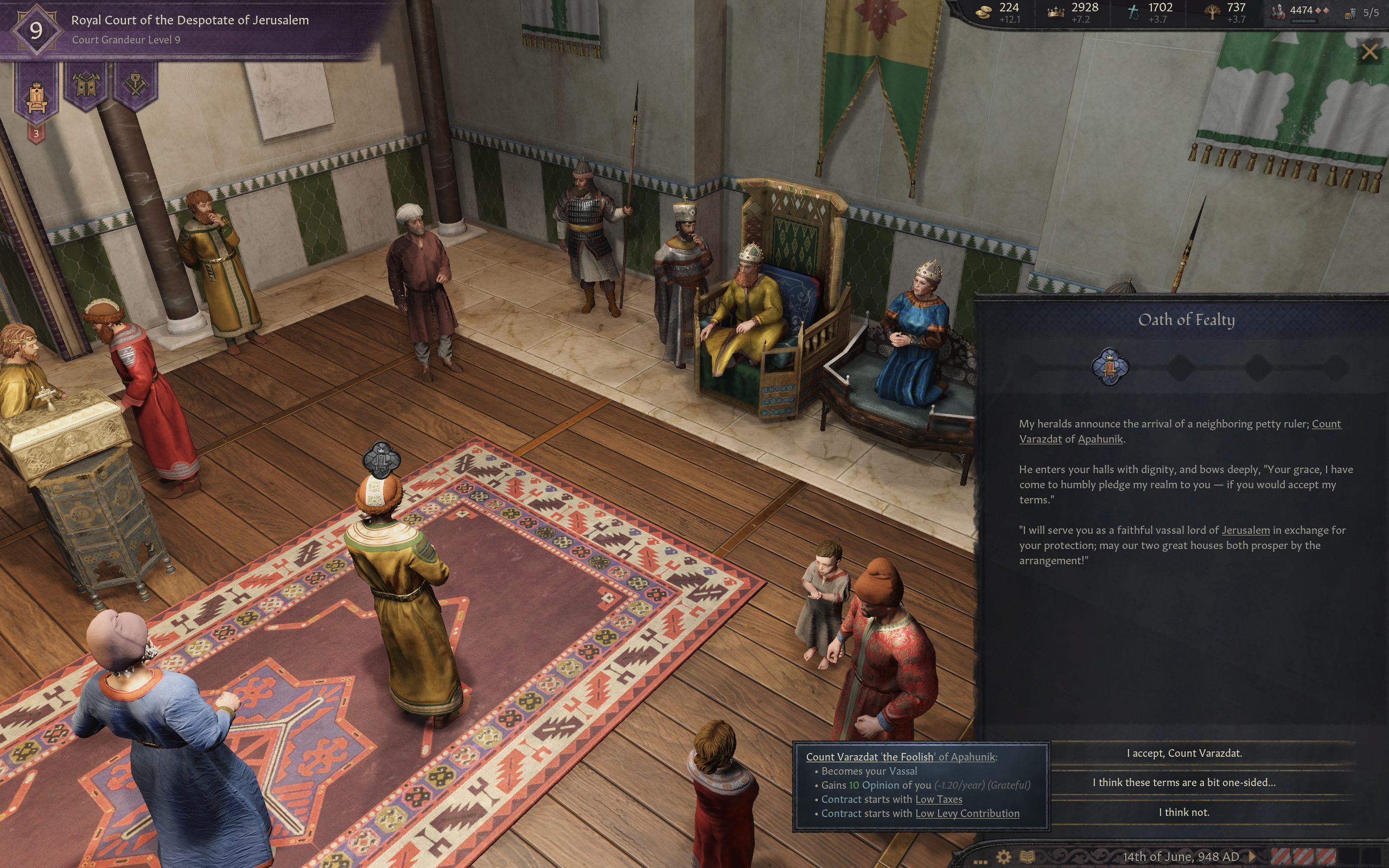Choose "I think these terms are a bit one-sided..."
1389x868 pixels.
click(x=1183, y=782)
